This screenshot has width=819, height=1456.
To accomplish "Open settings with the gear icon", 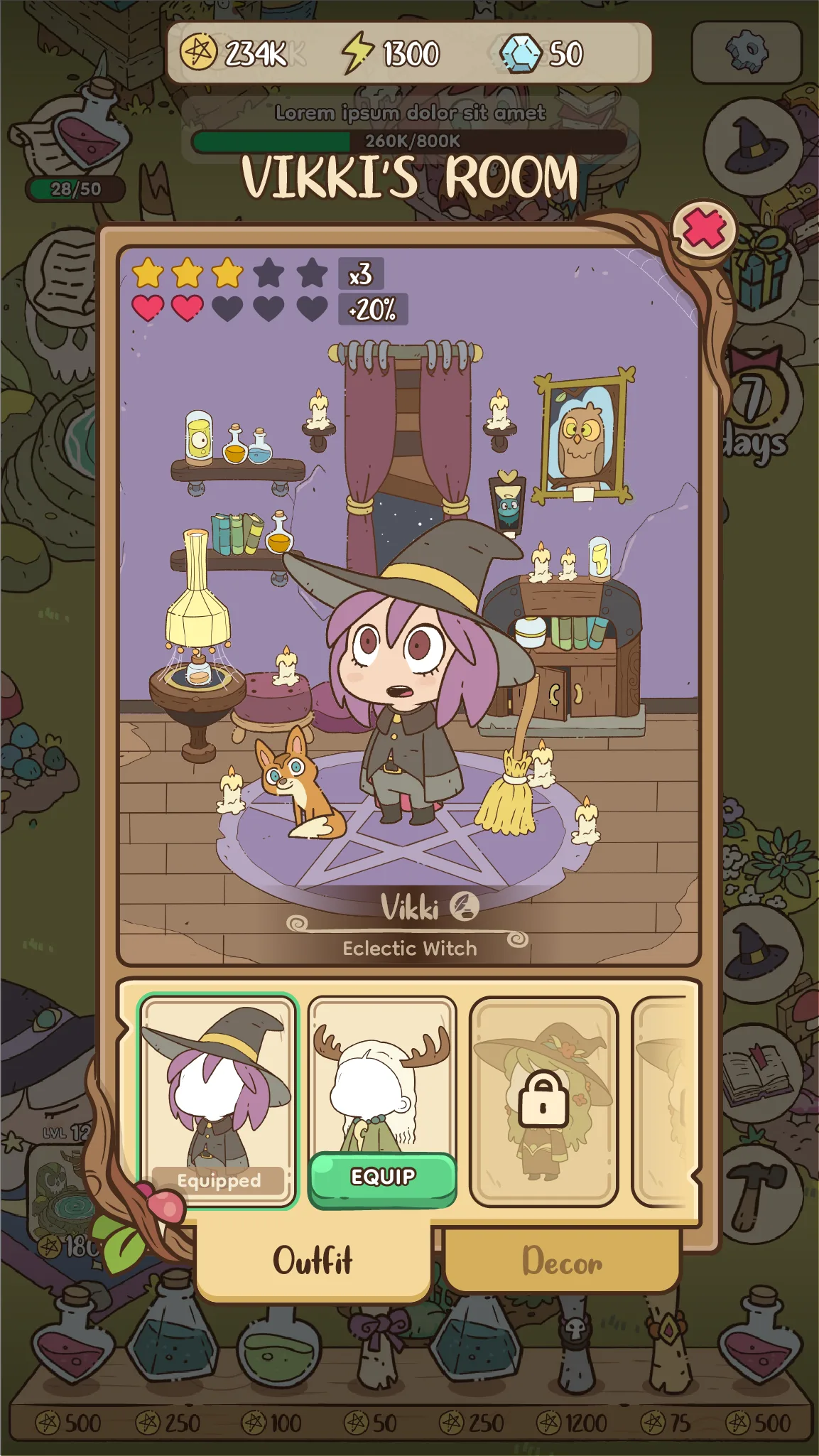I will click(x=746, y=52).
